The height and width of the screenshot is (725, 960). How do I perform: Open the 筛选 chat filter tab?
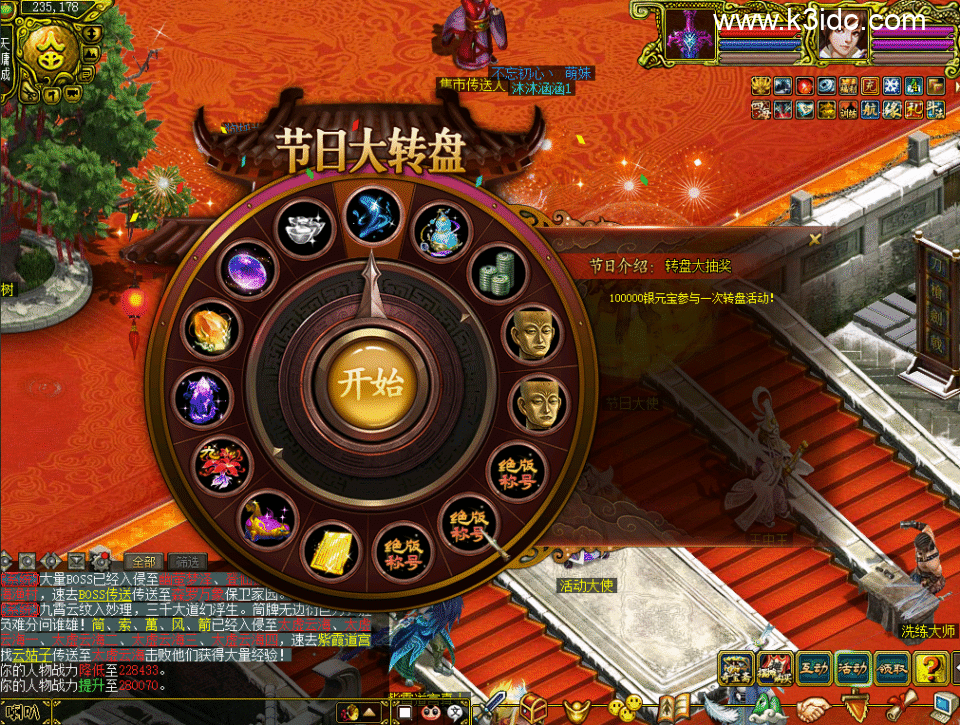(x=187, y=562)
